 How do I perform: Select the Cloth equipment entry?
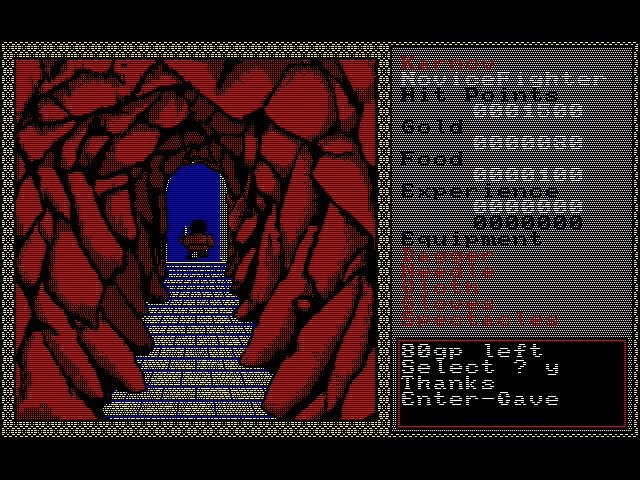(440, 288)
